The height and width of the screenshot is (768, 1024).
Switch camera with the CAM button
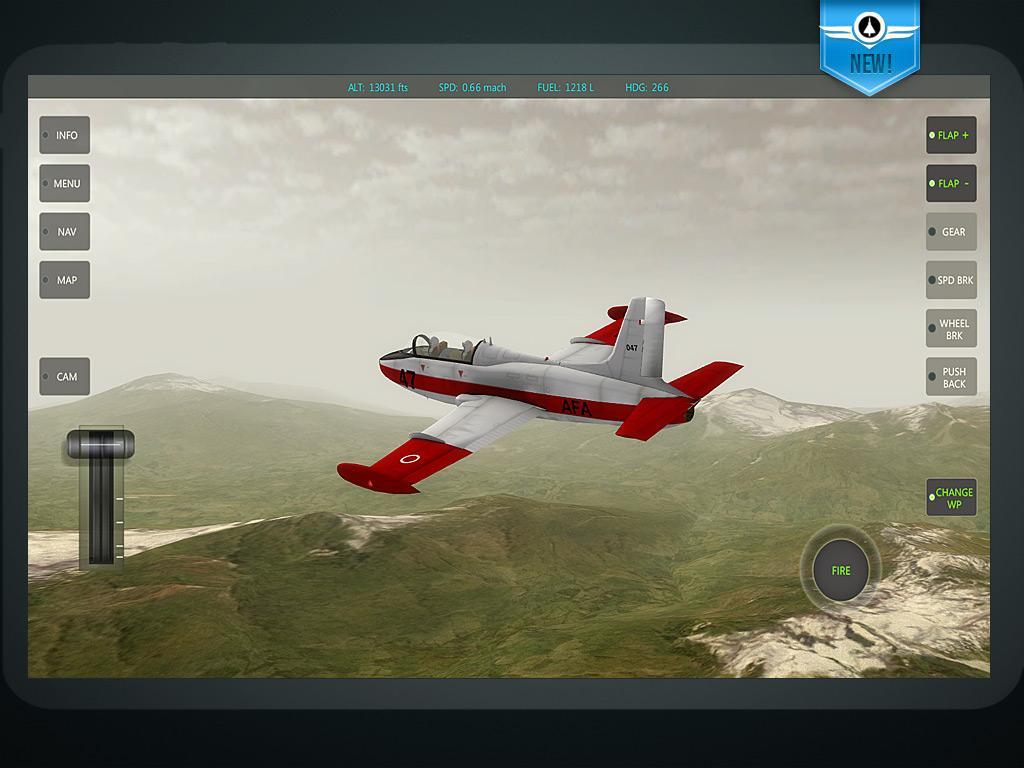click(65, 377)
